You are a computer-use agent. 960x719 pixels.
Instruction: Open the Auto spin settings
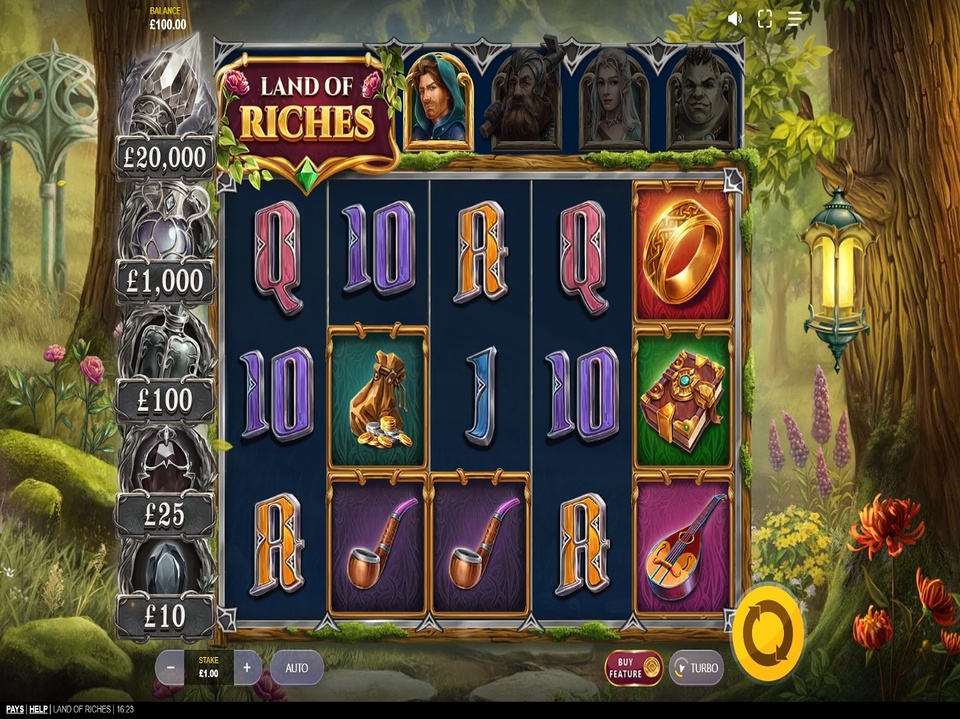pyautogui.click(x=296, y=667)
